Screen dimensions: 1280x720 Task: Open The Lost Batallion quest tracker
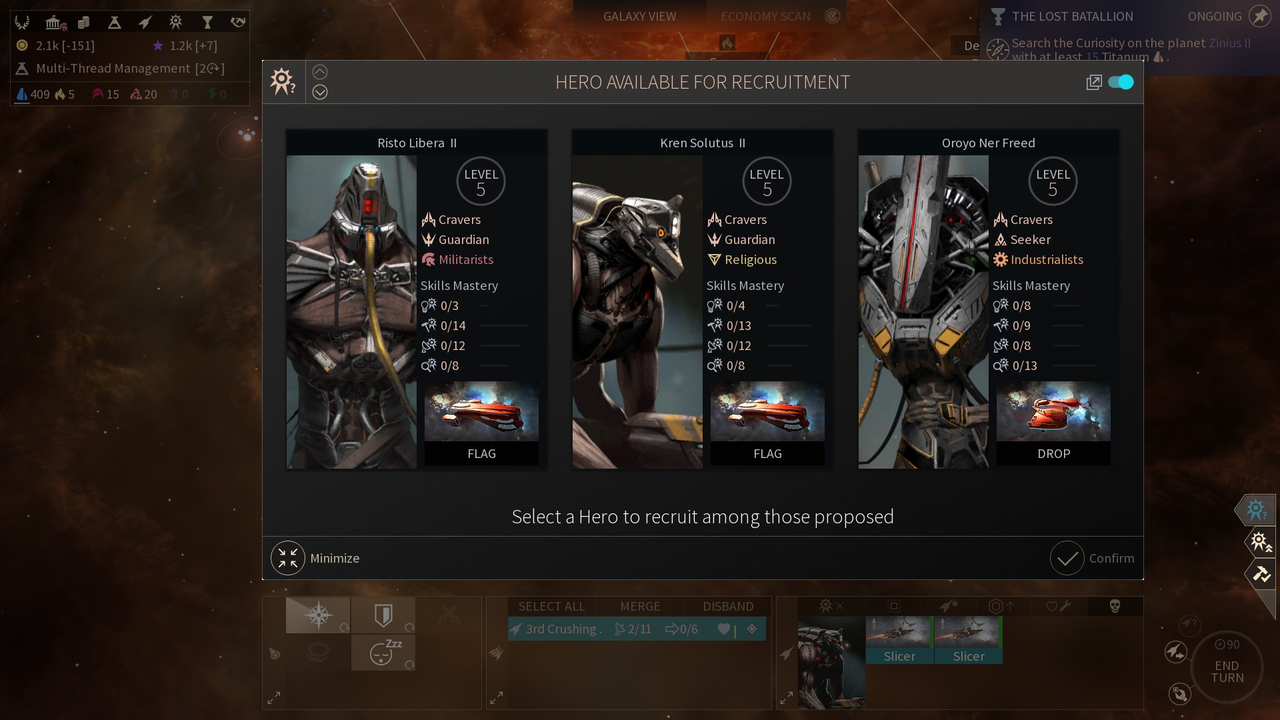tap(1072, 16)
